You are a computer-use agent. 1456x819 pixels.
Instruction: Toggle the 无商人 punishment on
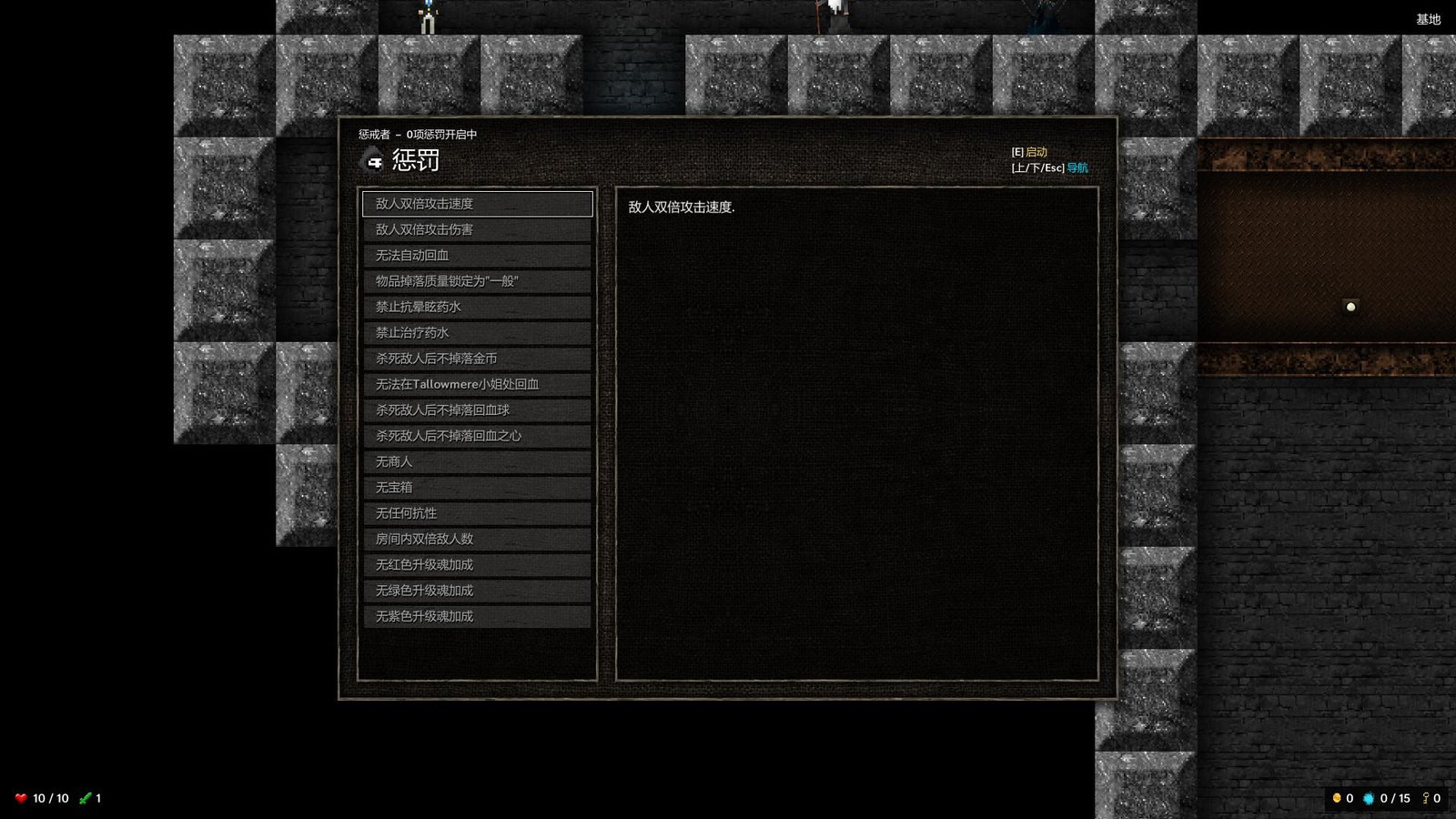coord(477,461)
